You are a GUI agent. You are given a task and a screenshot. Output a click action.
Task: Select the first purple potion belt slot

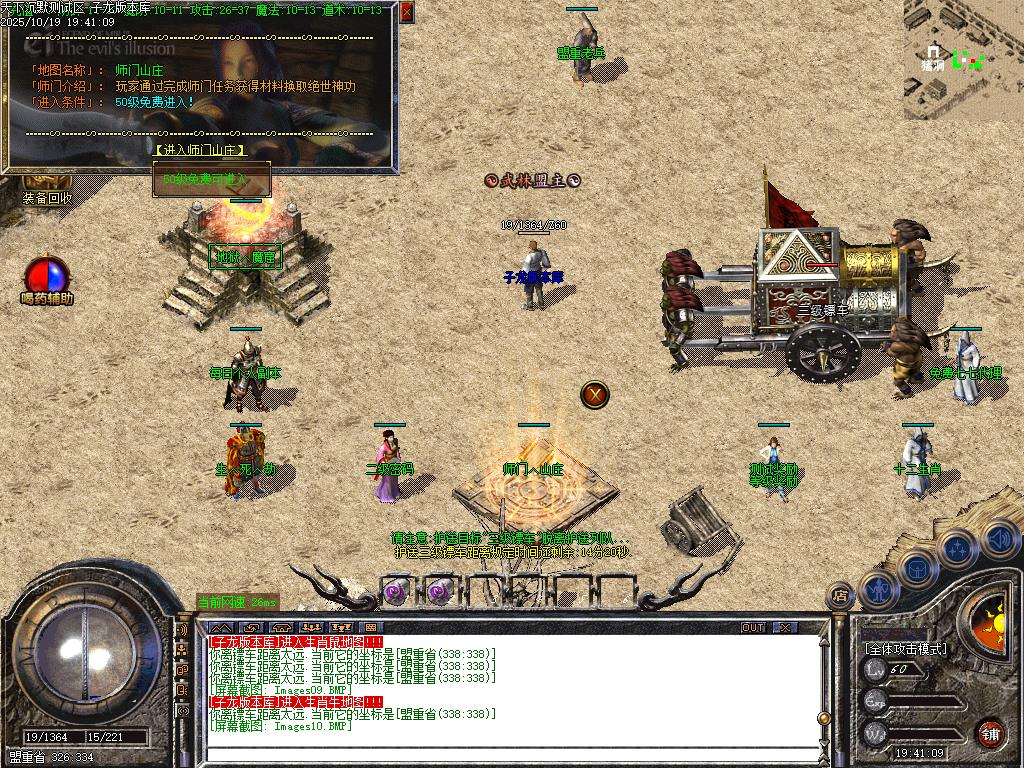pos(395,591)
